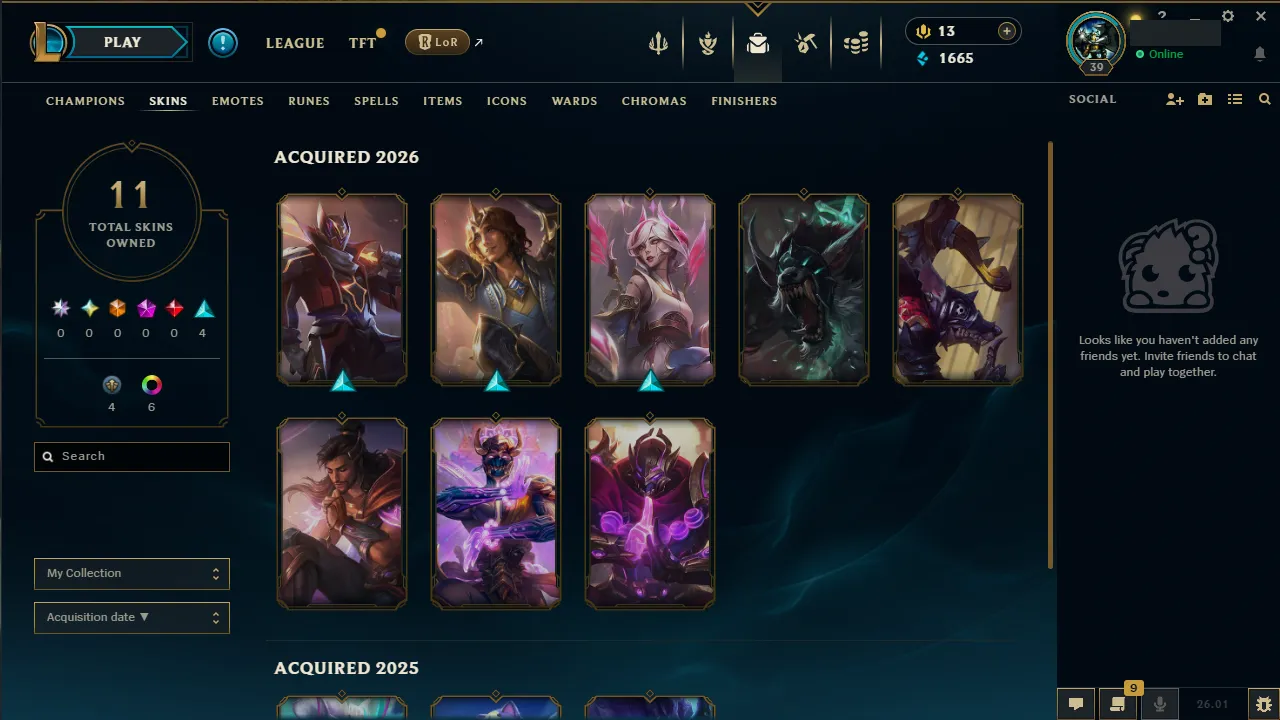Toggle the ultimate rarity gem filter showing 4
Viewport: 1280px width, 720px height.
202,308
